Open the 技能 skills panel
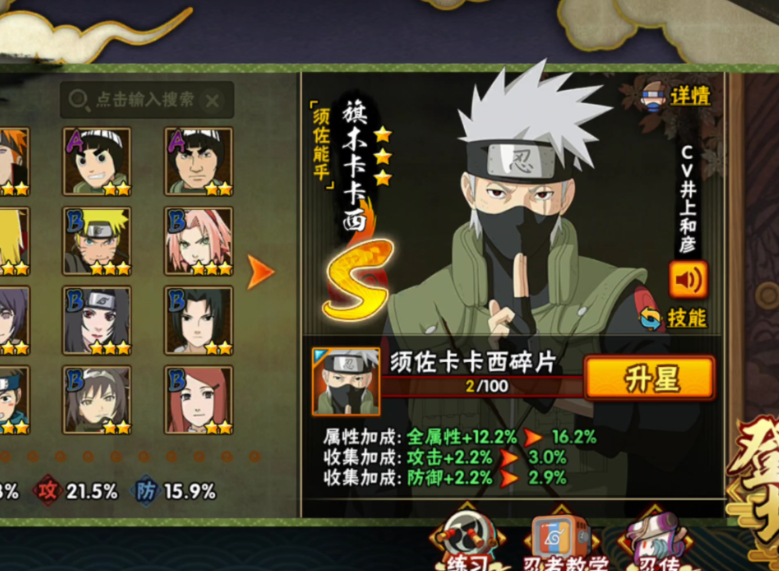This screenshot has height=571, width=779. [x=675, y=318]
